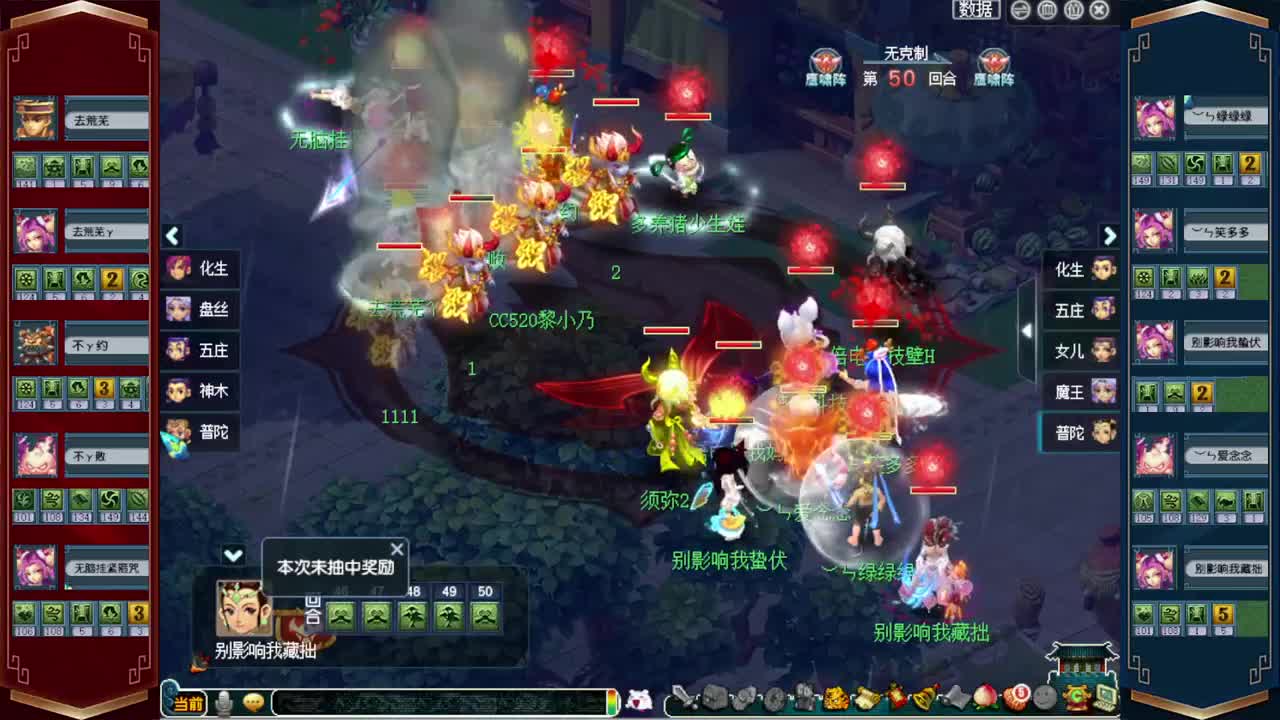The image size is (1280, 720).
Task: Collapse left battle panel with left arrow
Action: pyautogui.click(x=172, y=236)
